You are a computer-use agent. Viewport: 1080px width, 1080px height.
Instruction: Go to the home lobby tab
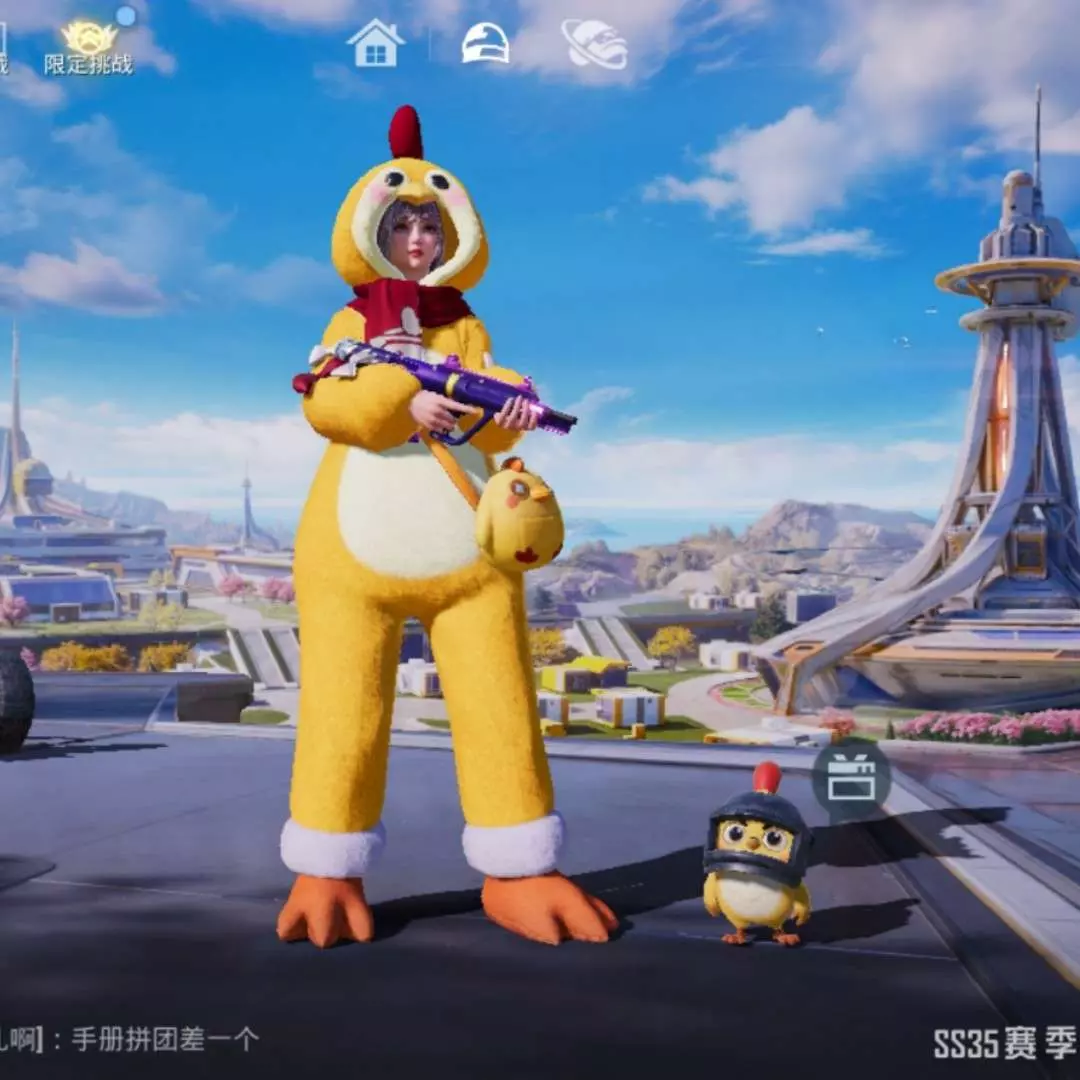[375, 44]
